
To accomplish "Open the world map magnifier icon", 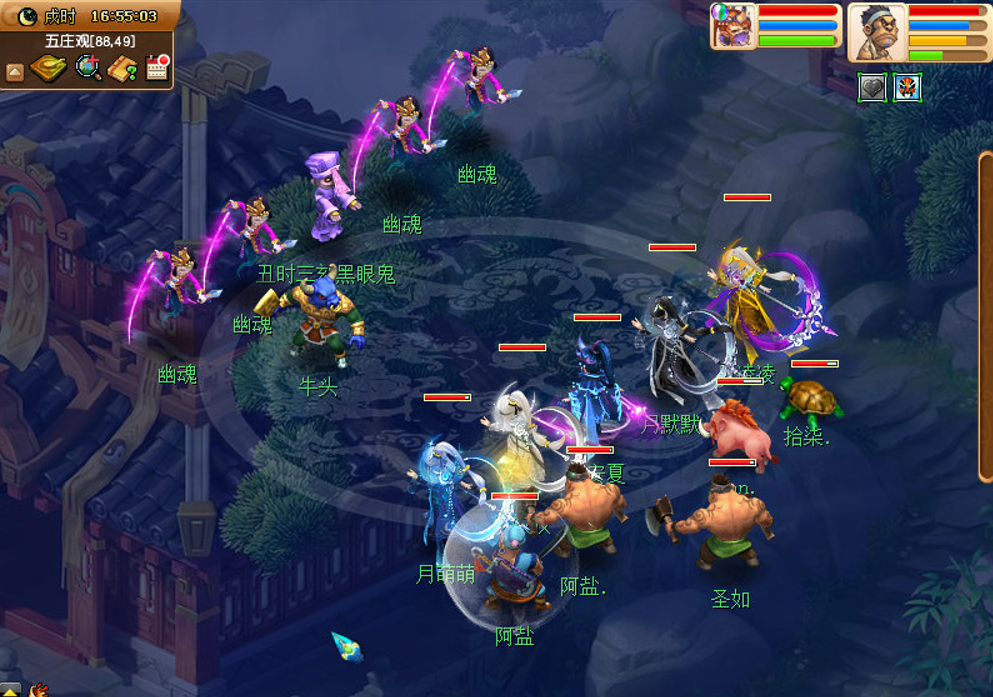I will click(x=88, y=68).
